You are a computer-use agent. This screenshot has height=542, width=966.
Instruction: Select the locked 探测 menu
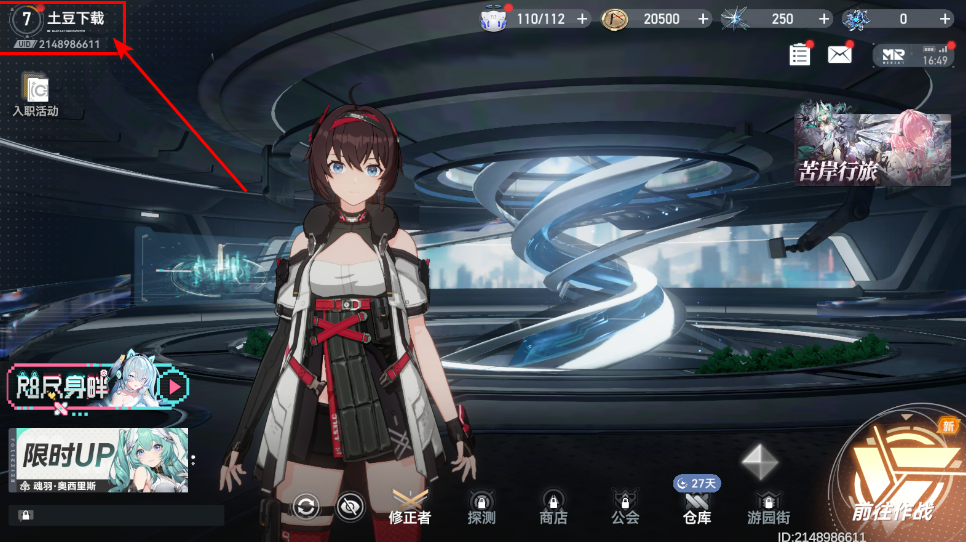[481, 508]
